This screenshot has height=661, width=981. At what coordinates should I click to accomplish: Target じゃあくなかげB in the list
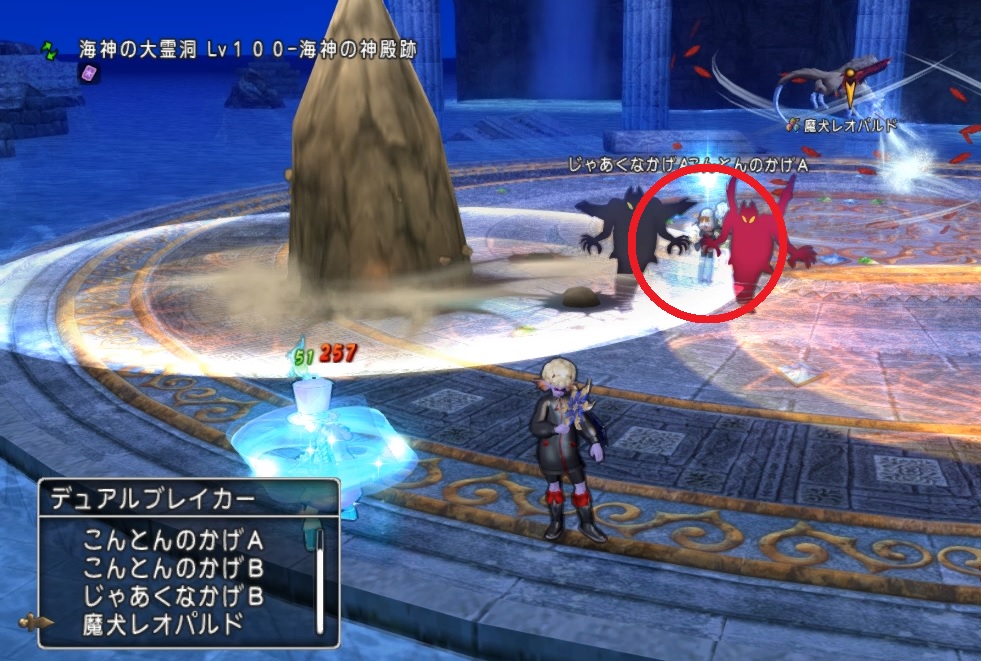(174, 597)
